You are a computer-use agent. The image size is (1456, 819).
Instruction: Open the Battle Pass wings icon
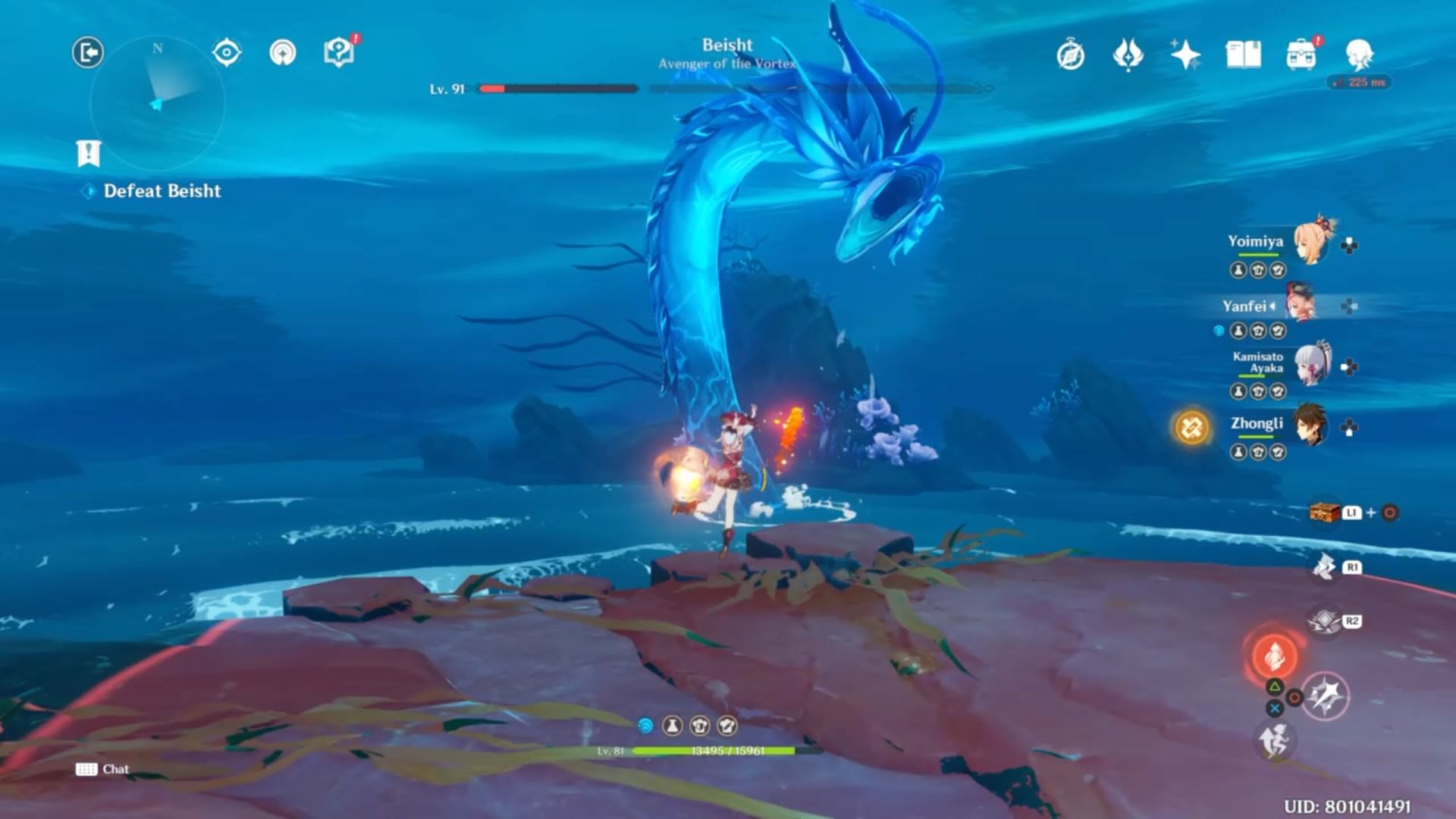click(1128, 55)
